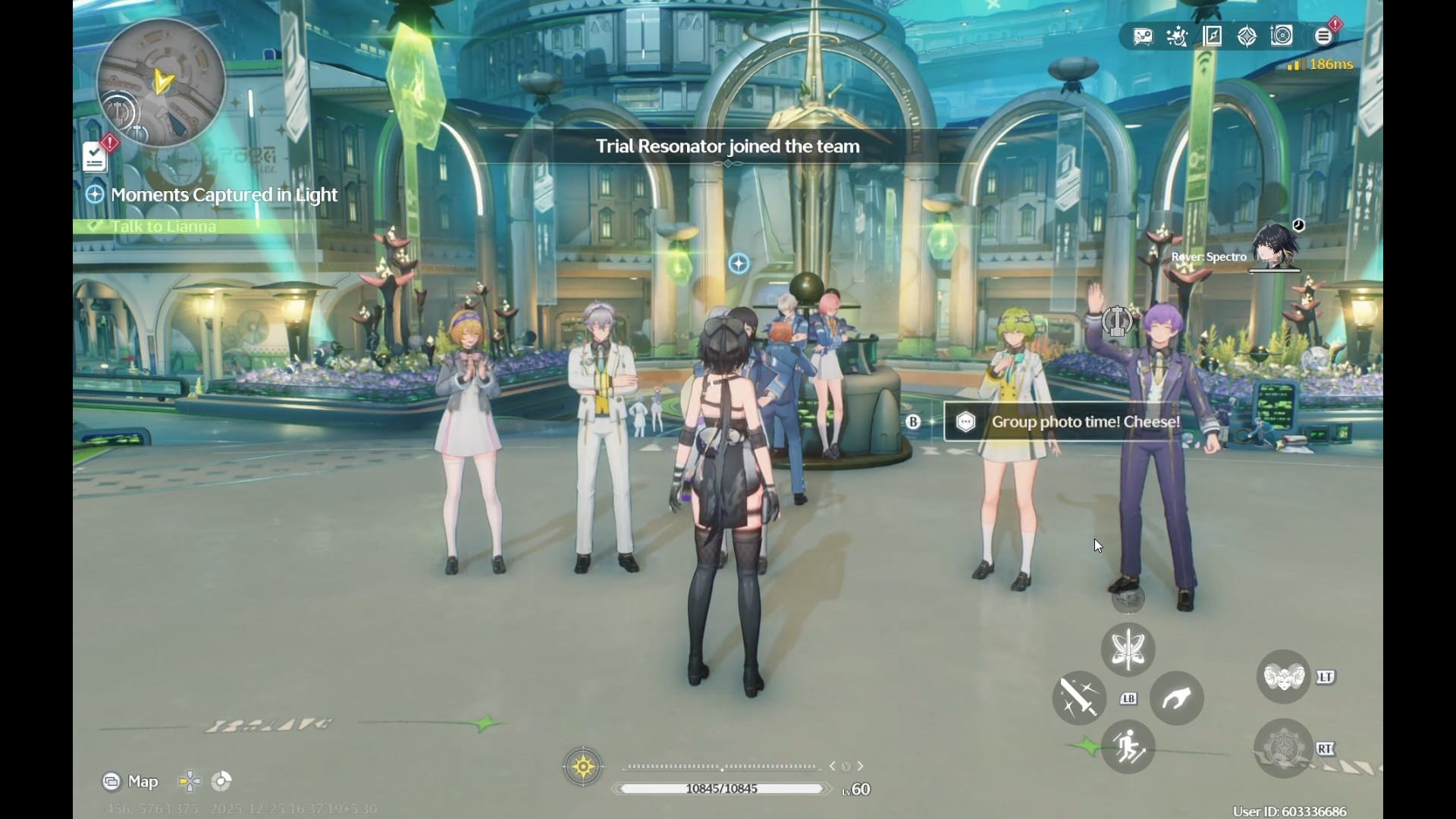Activate the dimmed Resonance Liberation icon

(1283, 748)
